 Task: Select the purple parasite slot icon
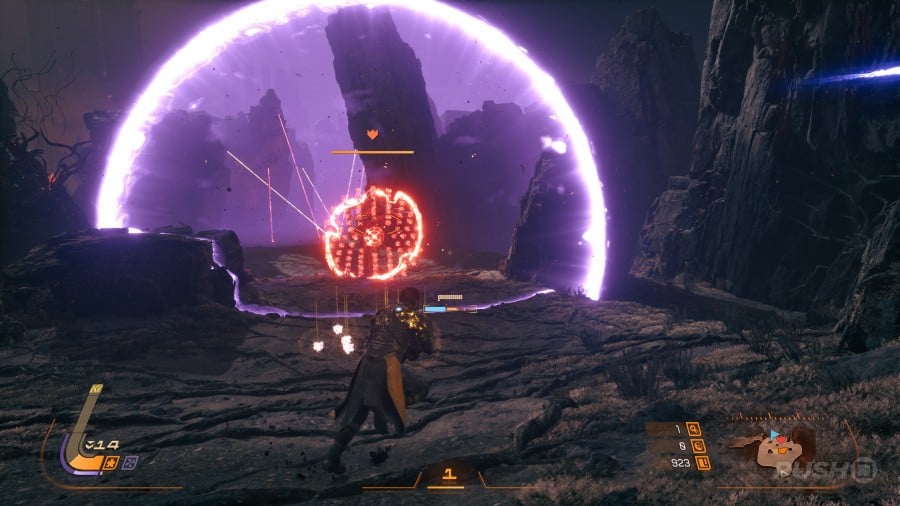pyautogui.click(x=131, y=461)
